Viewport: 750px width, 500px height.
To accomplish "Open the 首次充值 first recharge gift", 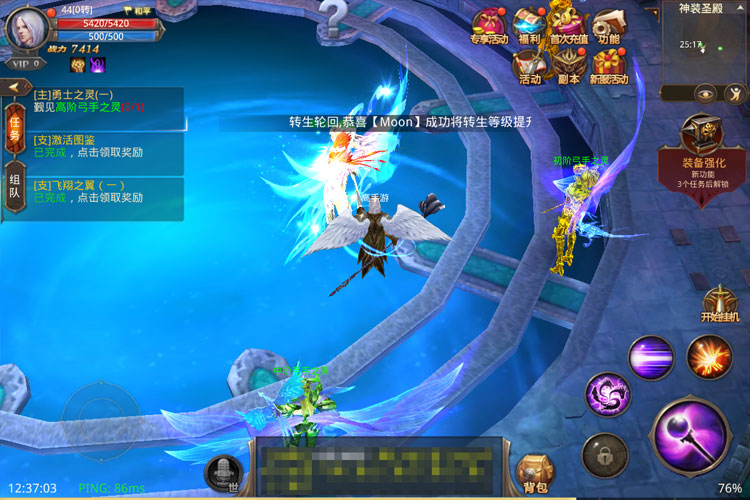I will pos(569,26).
